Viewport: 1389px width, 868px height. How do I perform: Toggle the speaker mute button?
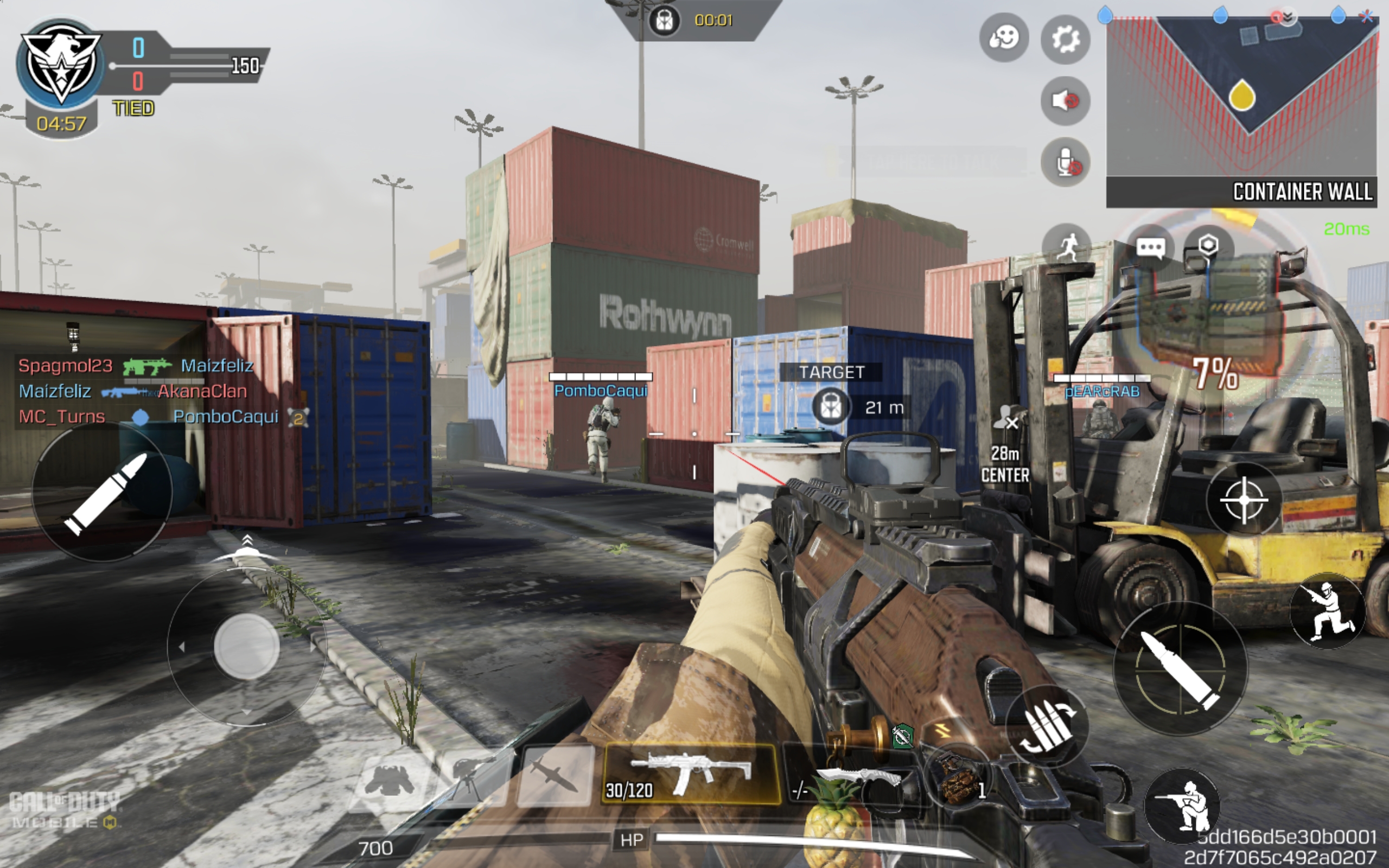1065,101
